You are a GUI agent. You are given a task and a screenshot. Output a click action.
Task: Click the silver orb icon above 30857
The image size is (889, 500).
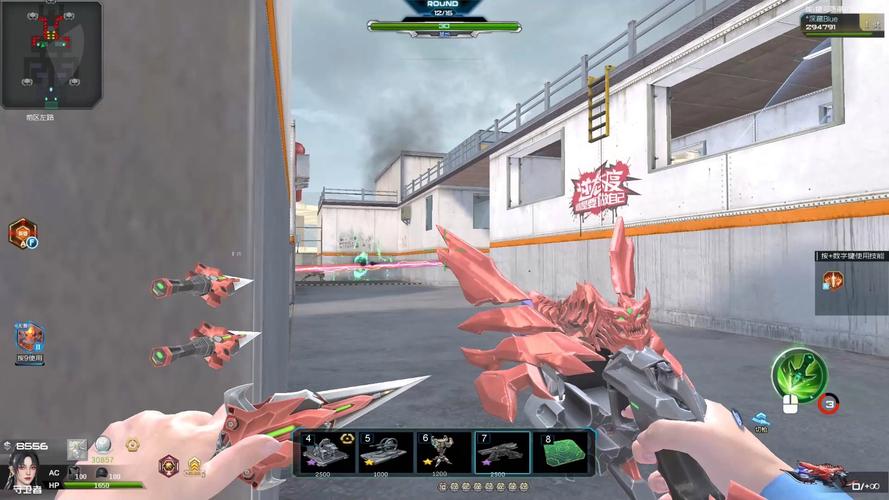(103, 445)
